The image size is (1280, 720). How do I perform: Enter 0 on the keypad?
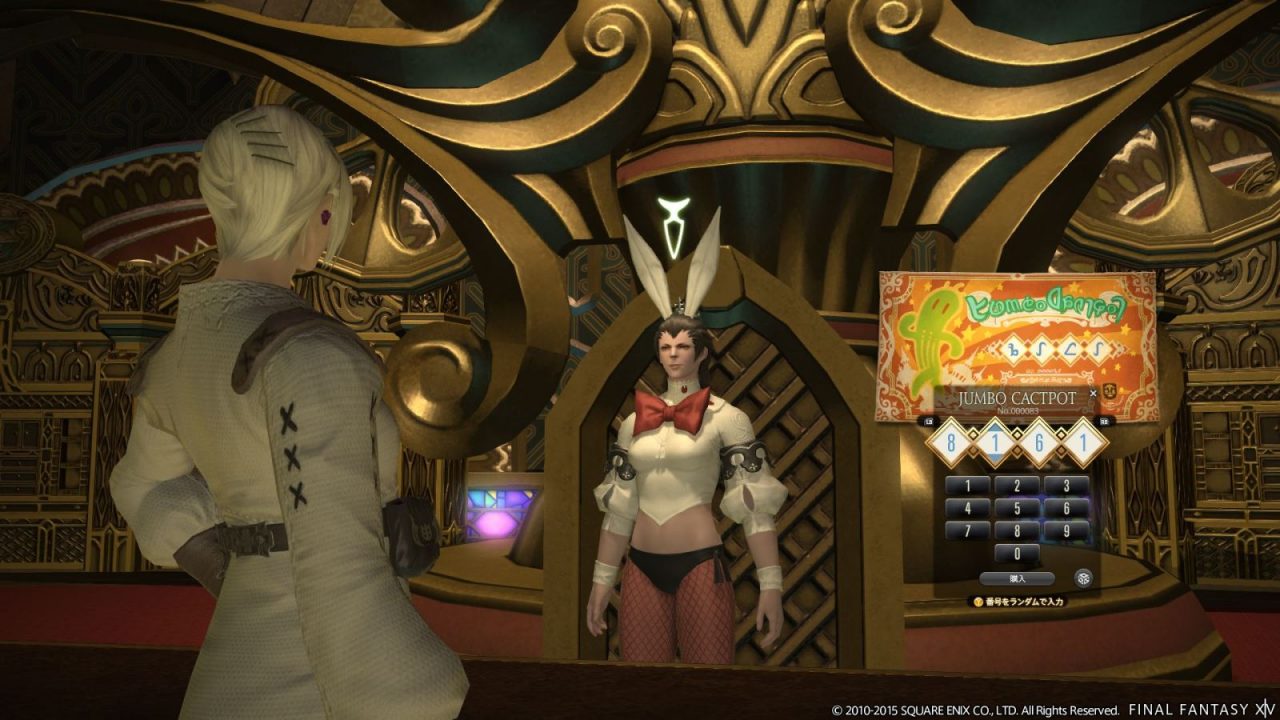(x=1017, y=553)
